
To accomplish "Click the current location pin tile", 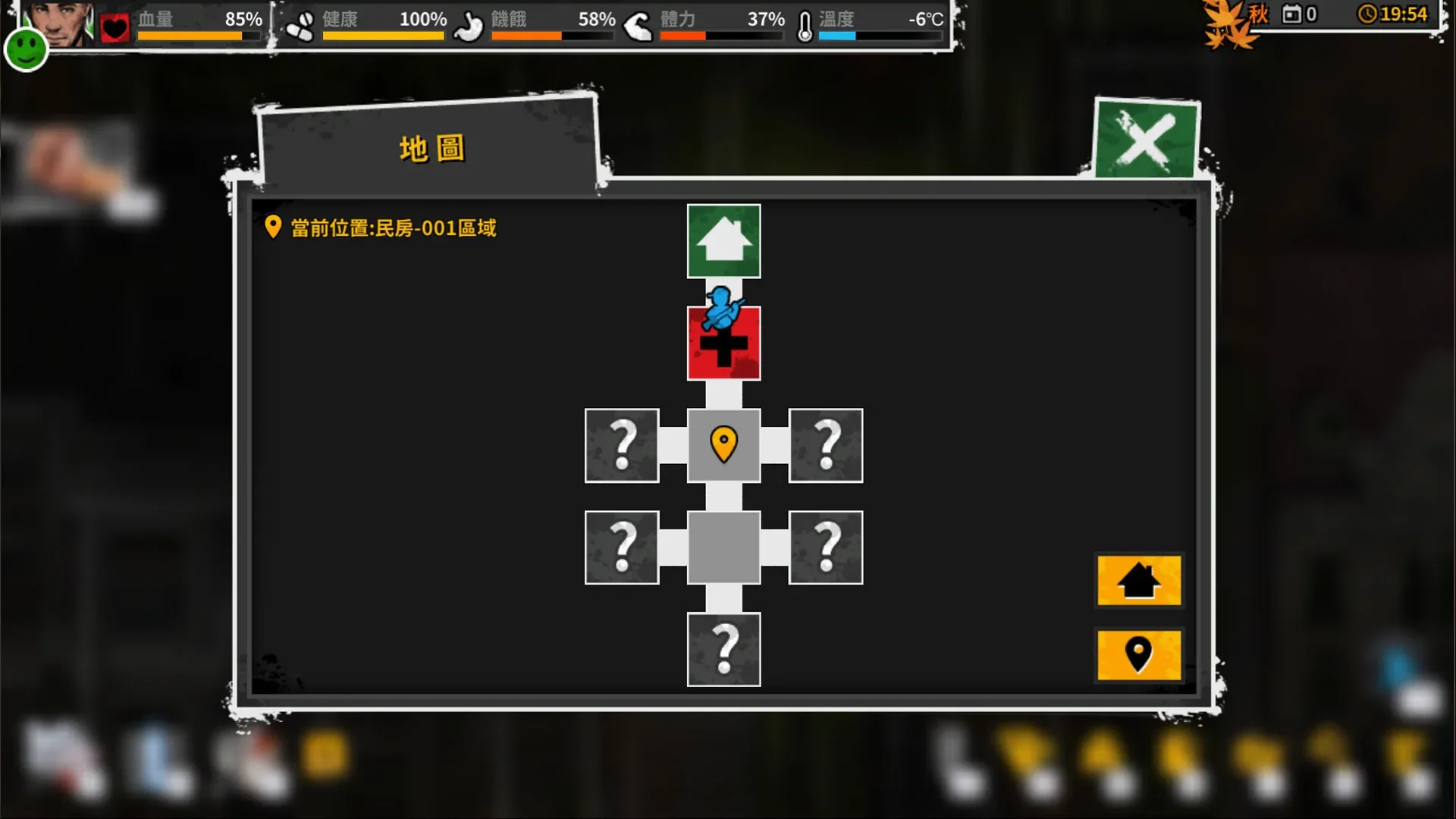I will pyautogui.click(x=723, y=445).
